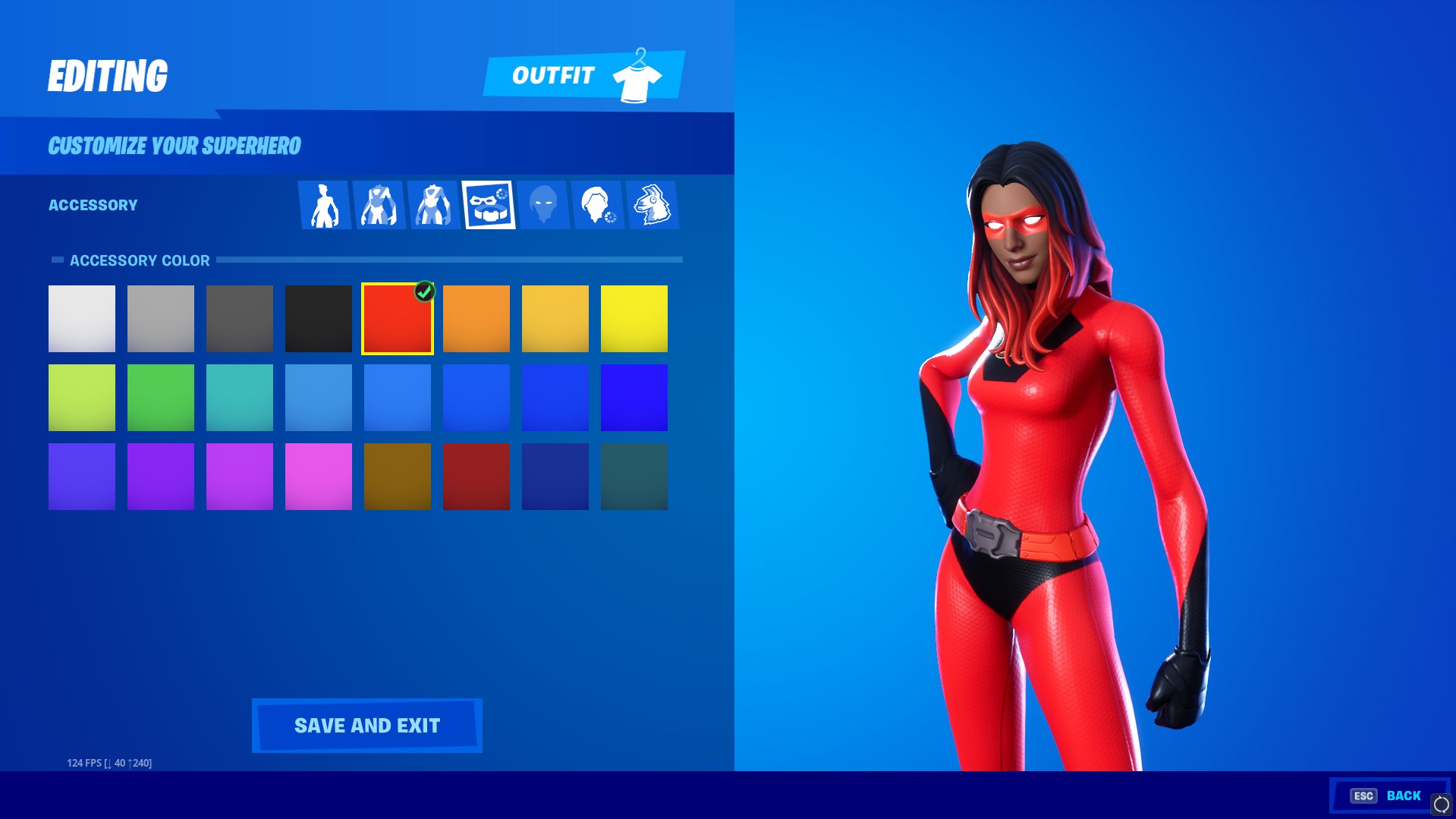
Task: Choose the dark gold accessory color
Action: tap(397, 476)
